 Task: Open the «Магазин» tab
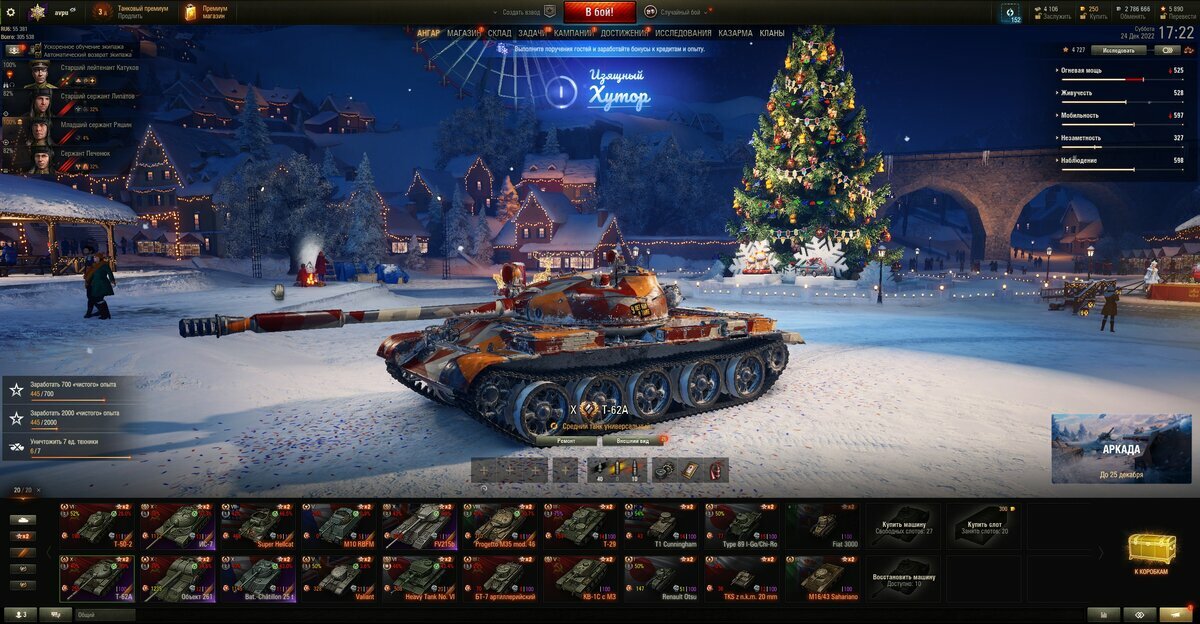coord(463,33)
